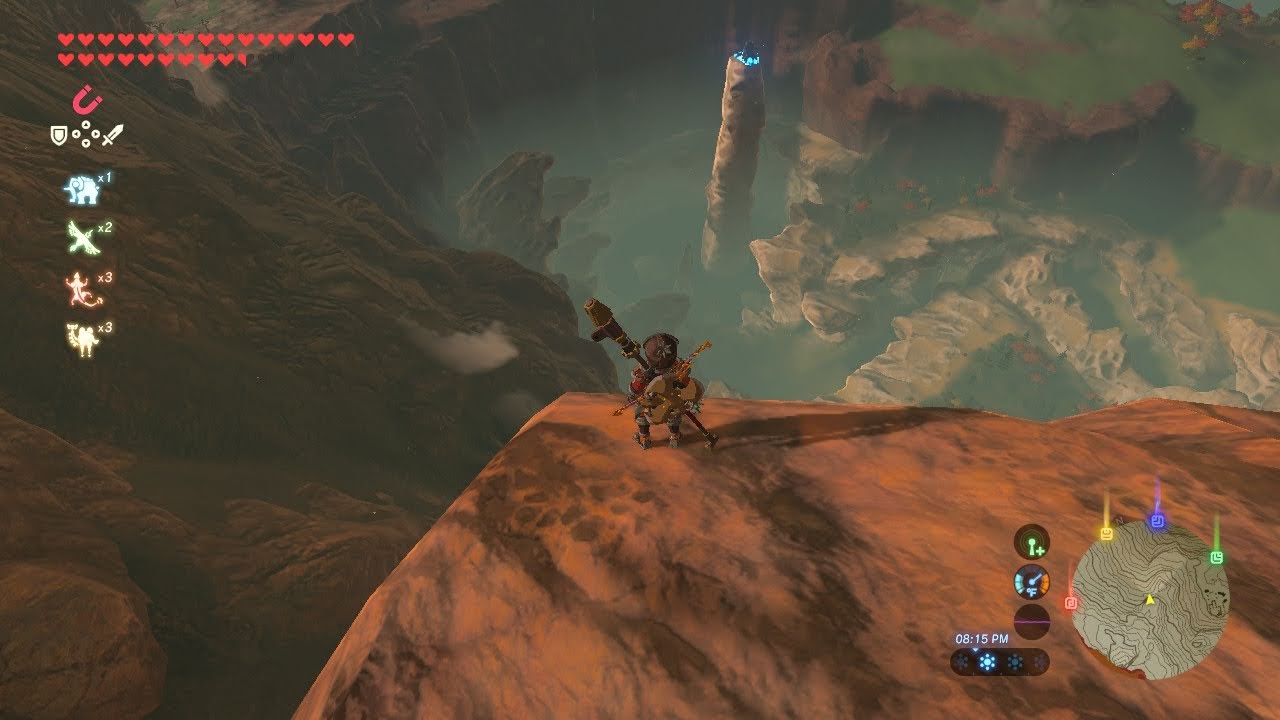Click the yellow player arrow on minimap
The image size is (1280, 720).
tap(1150, 599)
